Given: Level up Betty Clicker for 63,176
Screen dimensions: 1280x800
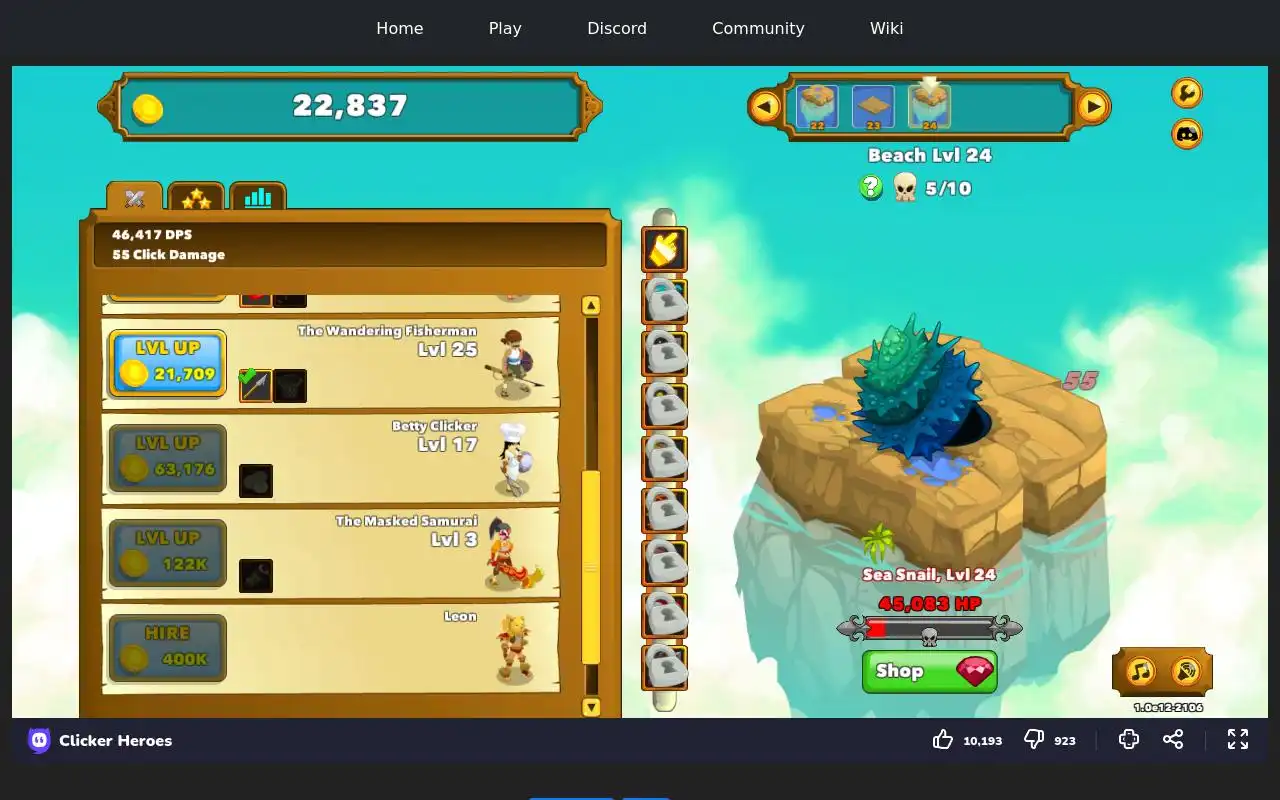Looking at the screenshot, I should pos(167,457).
